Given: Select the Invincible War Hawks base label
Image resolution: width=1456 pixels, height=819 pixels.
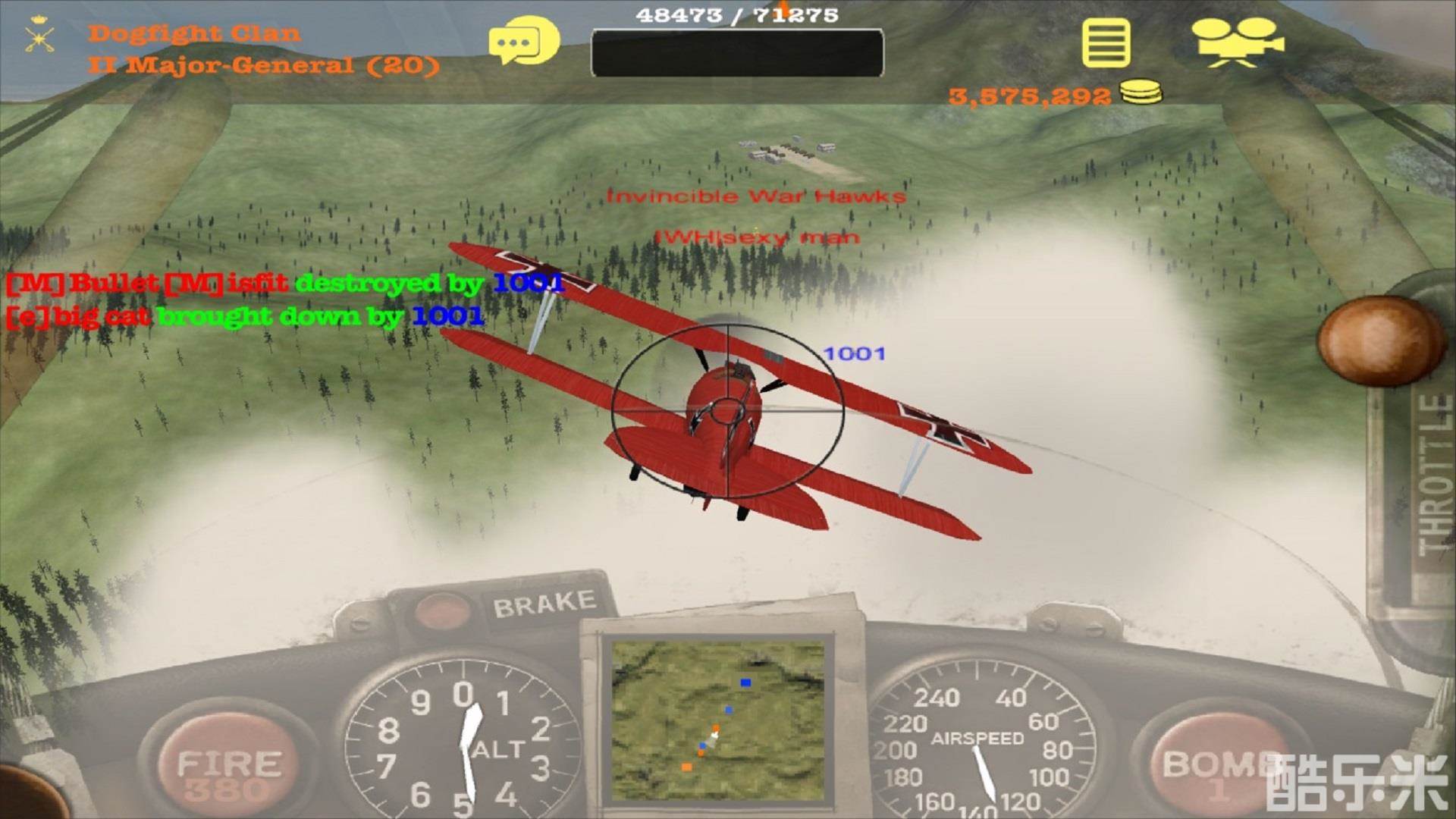Looking at the screenshot, I should 755,196.
